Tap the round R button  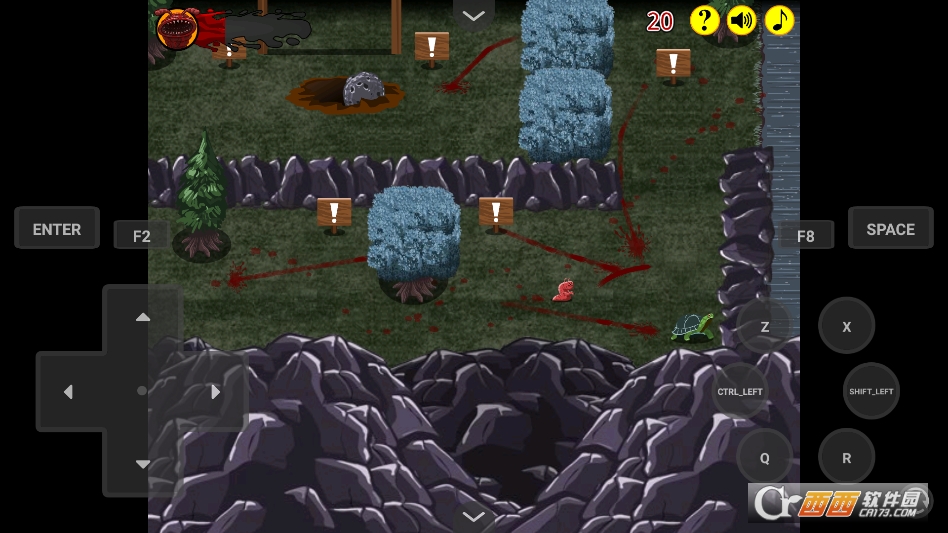pos(847,458)
